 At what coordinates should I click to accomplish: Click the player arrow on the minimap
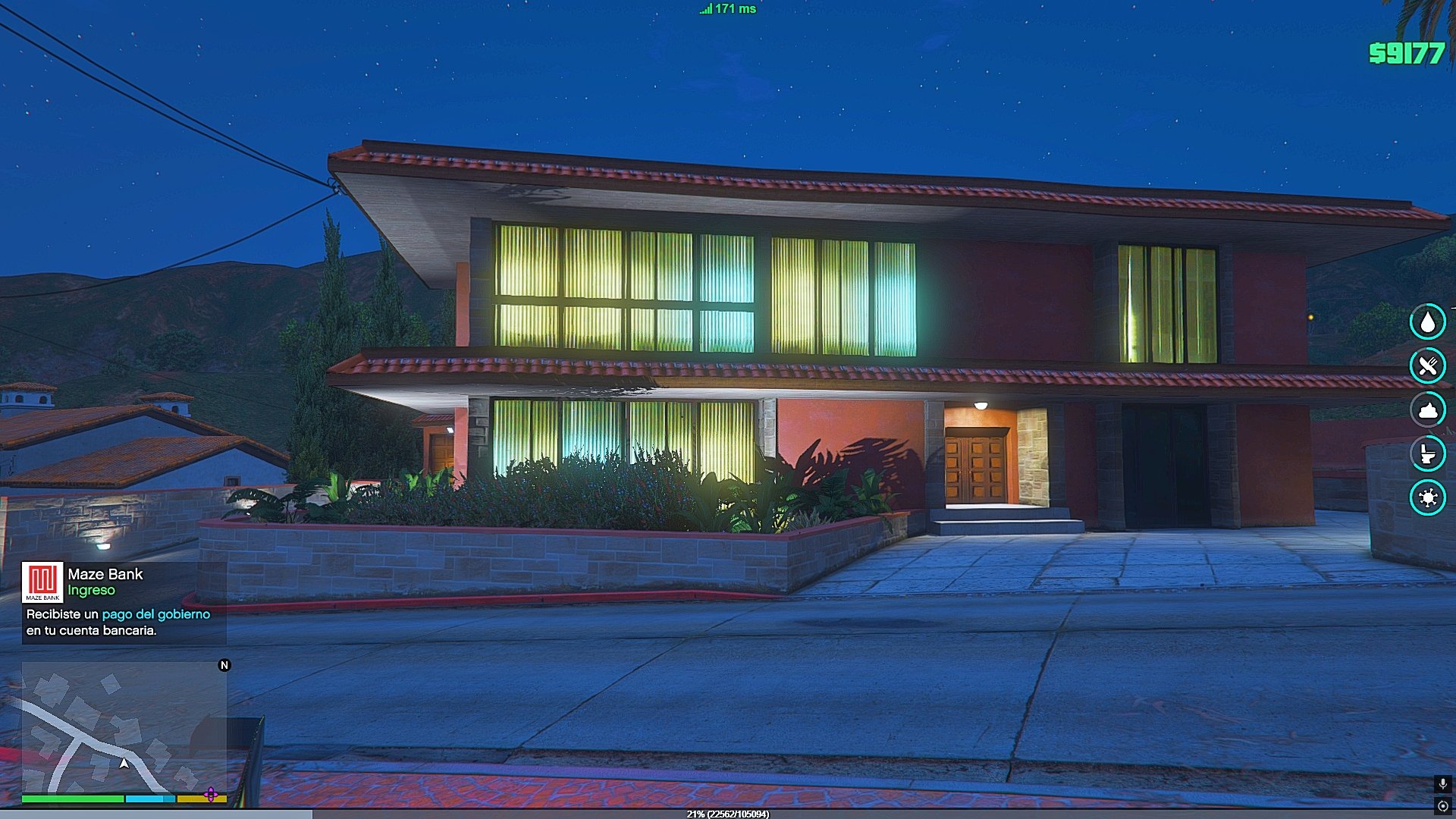[124, 763]
